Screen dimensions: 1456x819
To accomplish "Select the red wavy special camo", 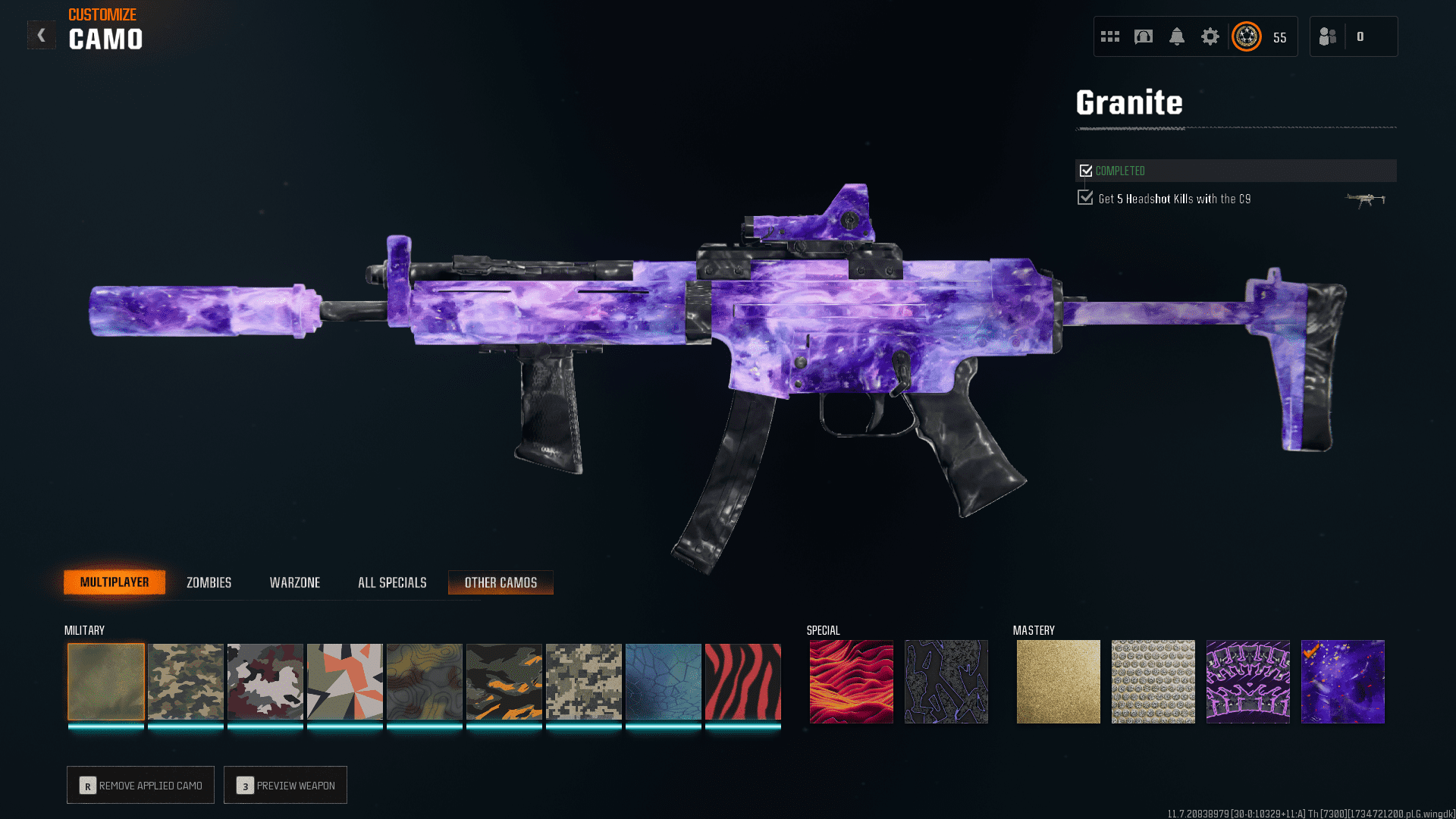I will click(x=851, y=682).
